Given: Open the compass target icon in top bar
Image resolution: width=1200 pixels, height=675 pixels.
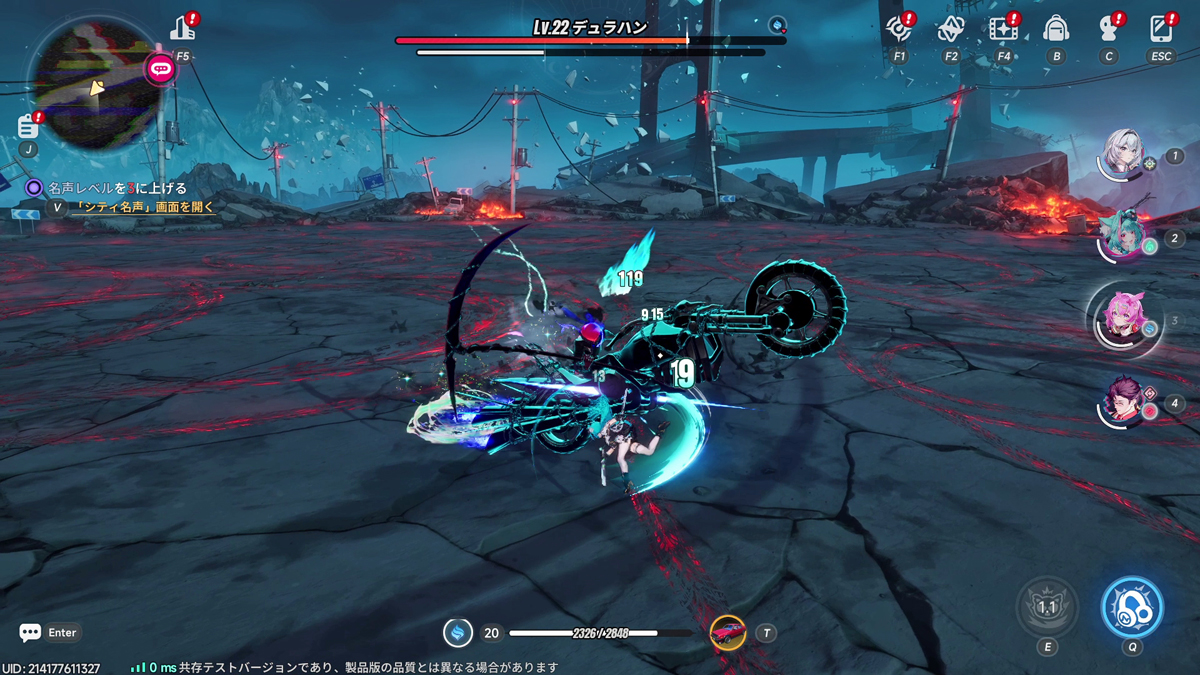Looking at the screenshot, I should tap(899, 29).
